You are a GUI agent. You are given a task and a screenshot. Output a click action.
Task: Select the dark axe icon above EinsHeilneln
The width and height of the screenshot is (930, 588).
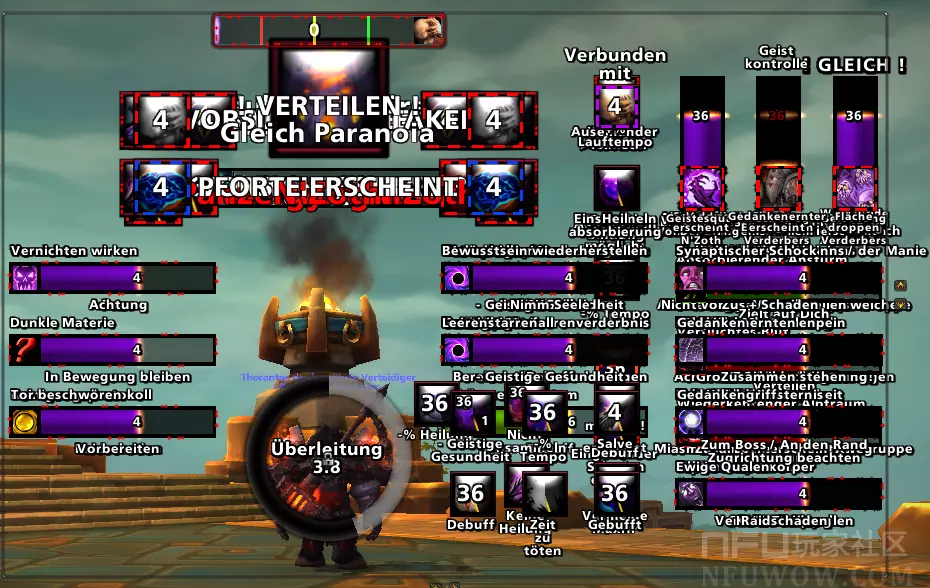615,187
